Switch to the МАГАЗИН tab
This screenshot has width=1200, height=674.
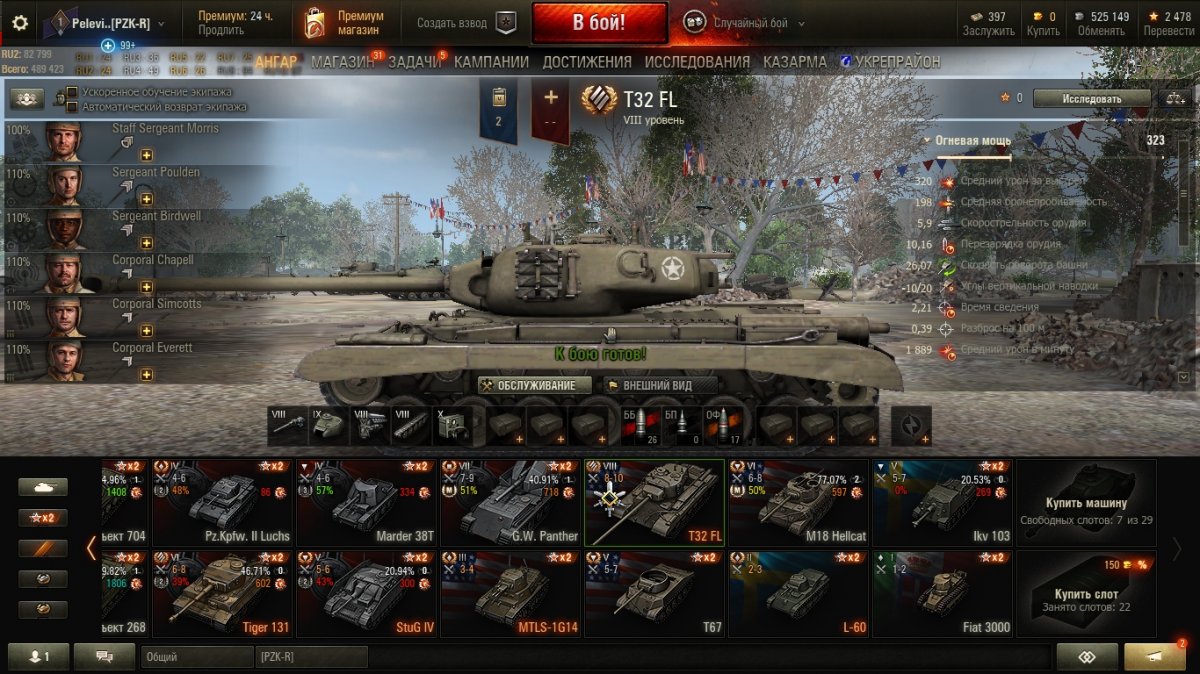tap(342, 62)
